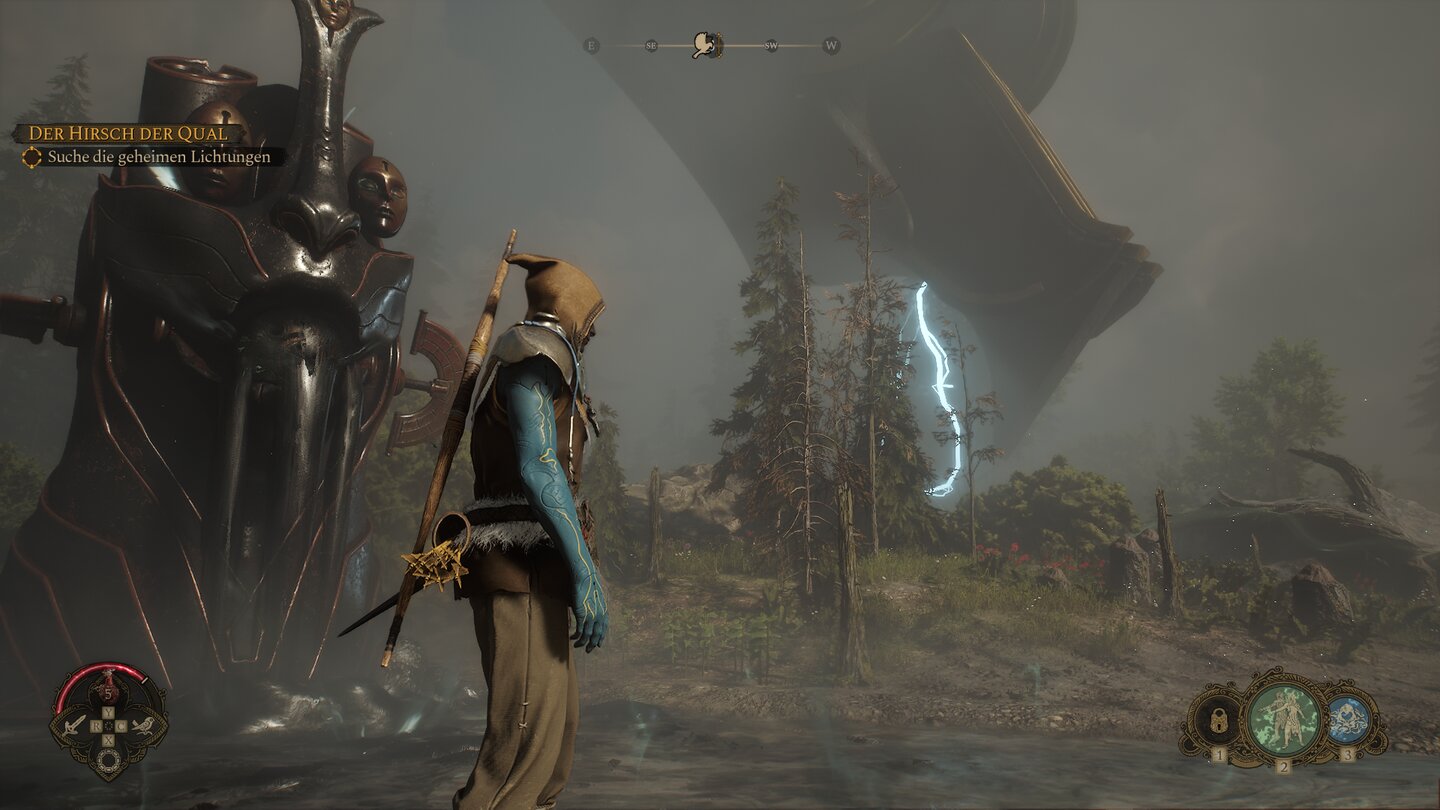This screenshot has width=1440, height=810.
Task: Toggle the X ability on the wheel
Action: 107,738
